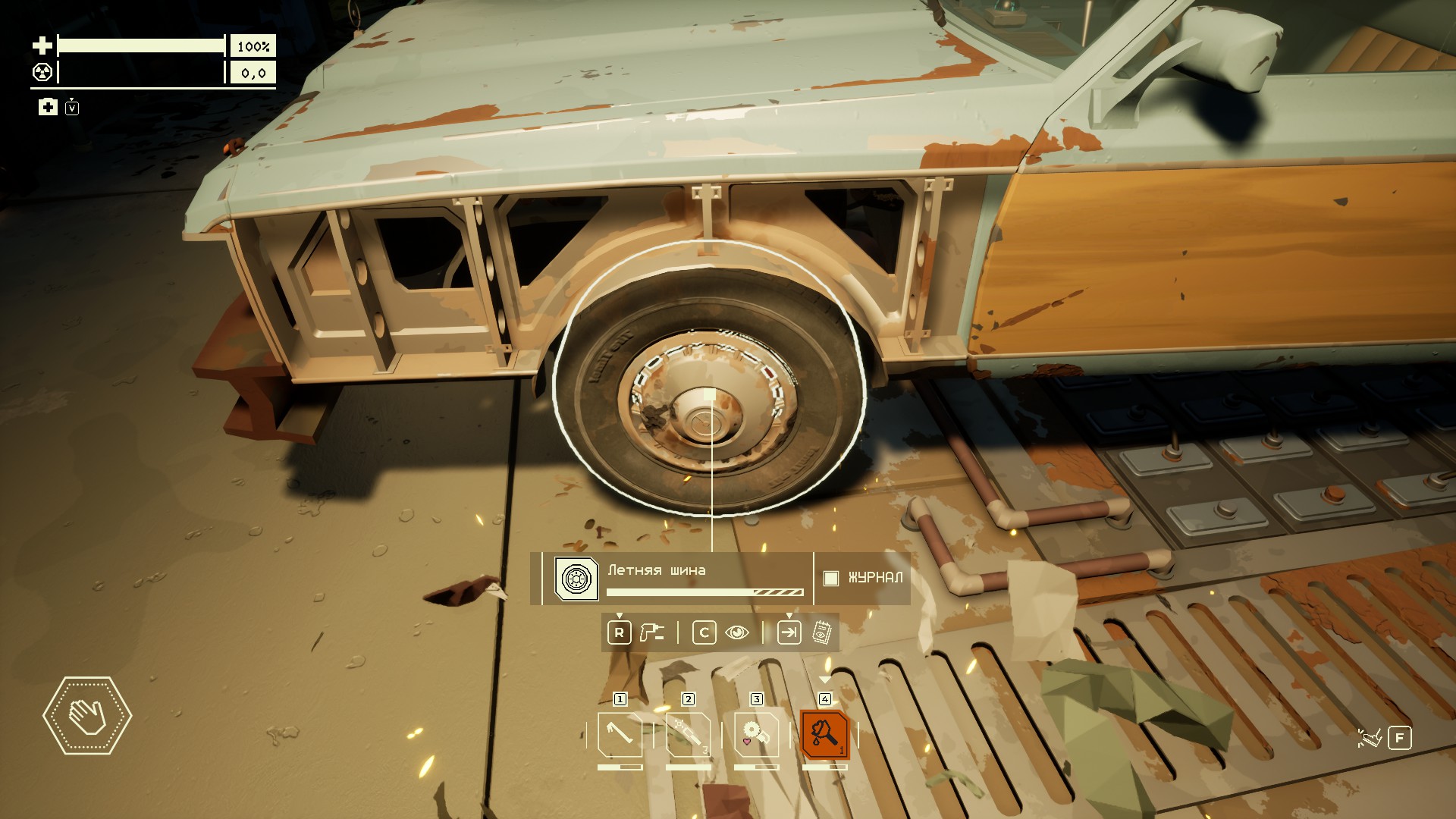Tick the ЖУРНАЛ checkbox
1456x819 pixels.
coord(831,578)
